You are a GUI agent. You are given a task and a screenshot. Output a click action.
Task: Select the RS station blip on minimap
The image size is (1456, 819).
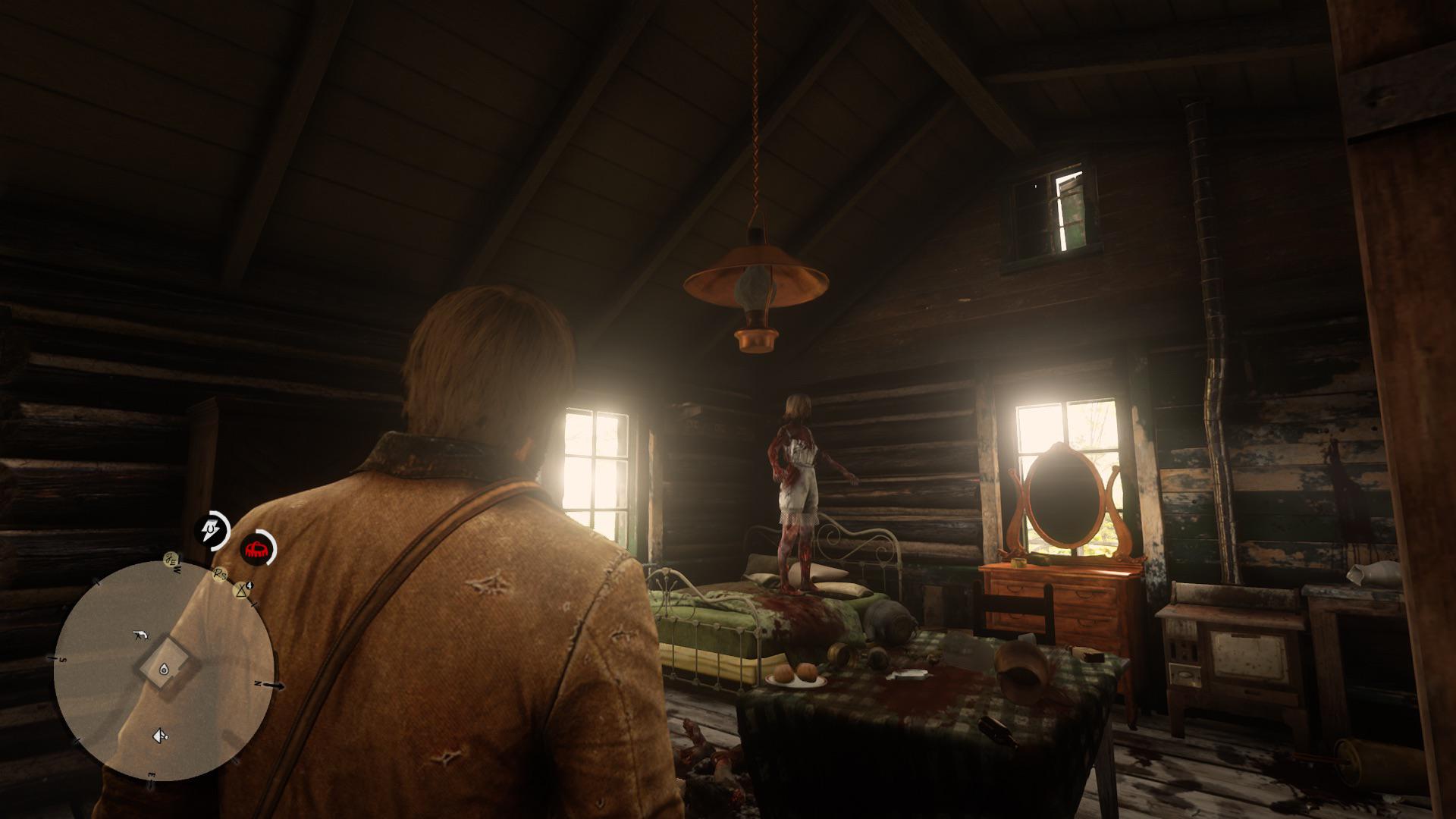coord(219,574)
